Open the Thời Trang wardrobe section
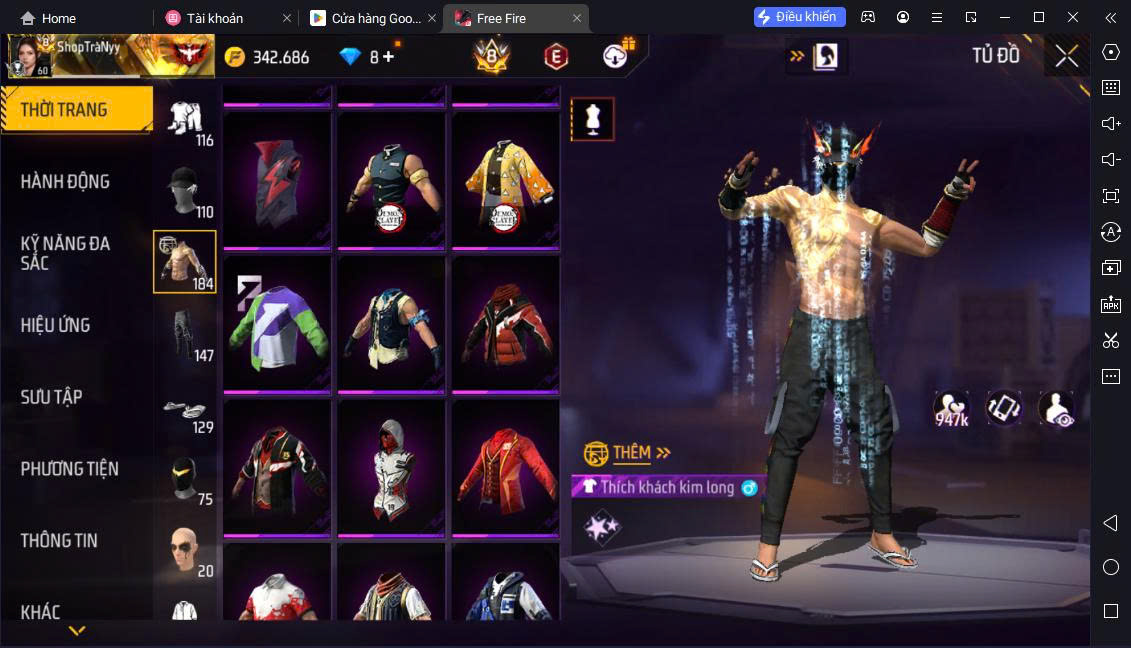The height and width of the screenshot is (648, 1131). (76, 109)
